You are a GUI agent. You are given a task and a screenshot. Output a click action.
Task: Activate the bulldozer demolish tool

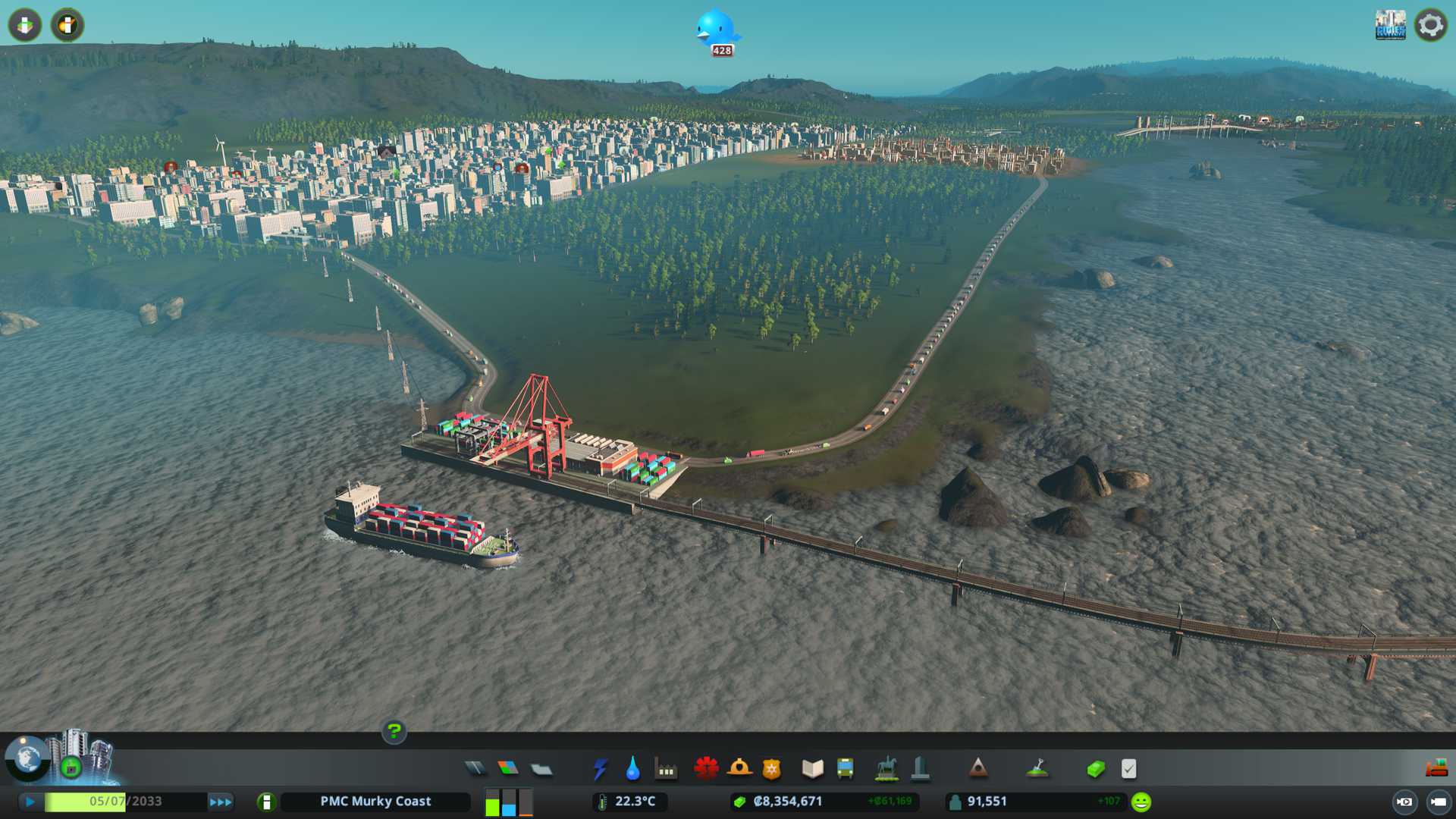click(x=1436, y=769)
